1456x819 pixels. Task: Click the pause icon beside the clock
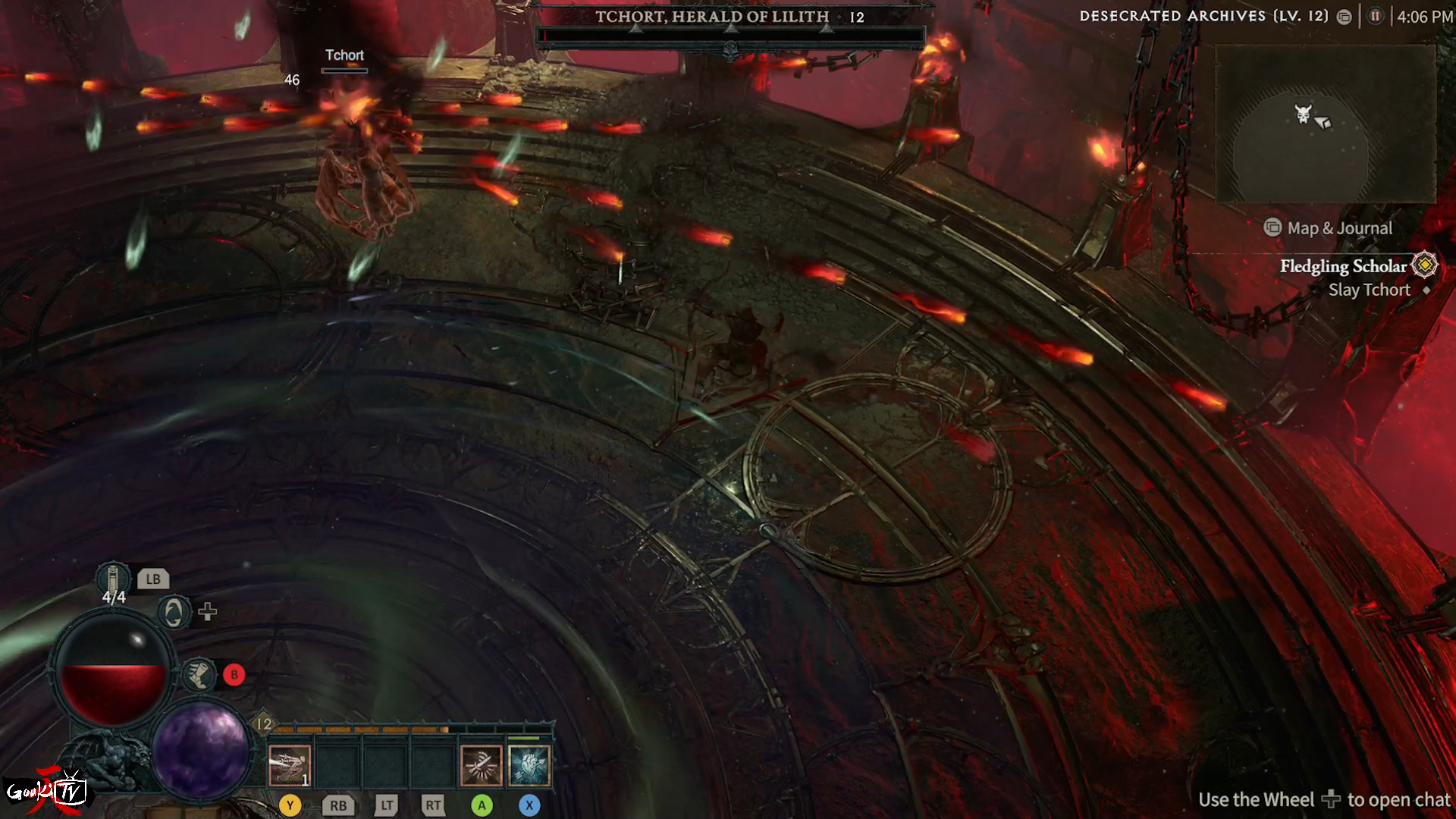coord(1375,17)
